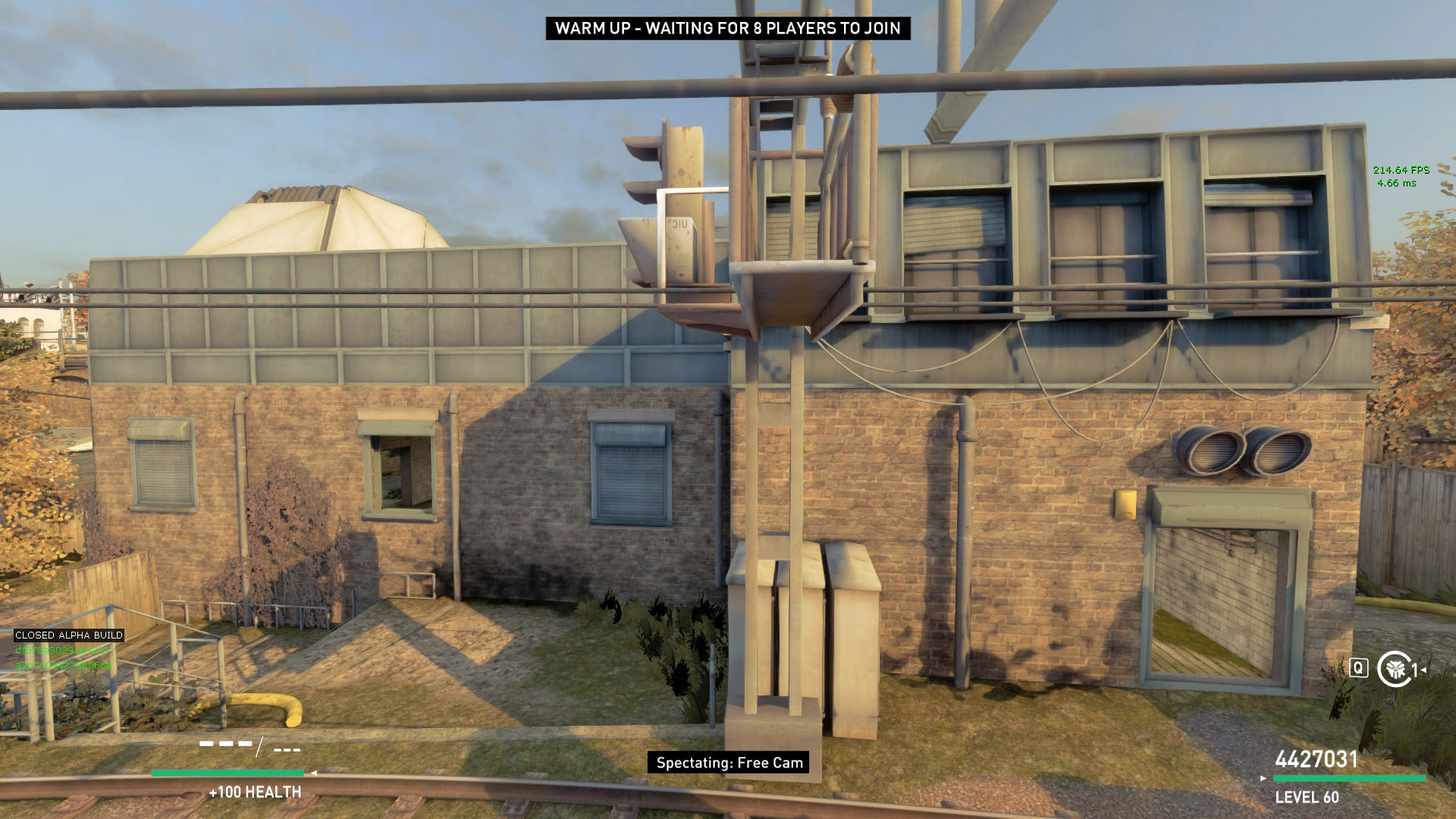The height and width of the screenshot is (819, 1456).
Task: Activate the circular ability icon beside the Q key
Action: 1394,669
